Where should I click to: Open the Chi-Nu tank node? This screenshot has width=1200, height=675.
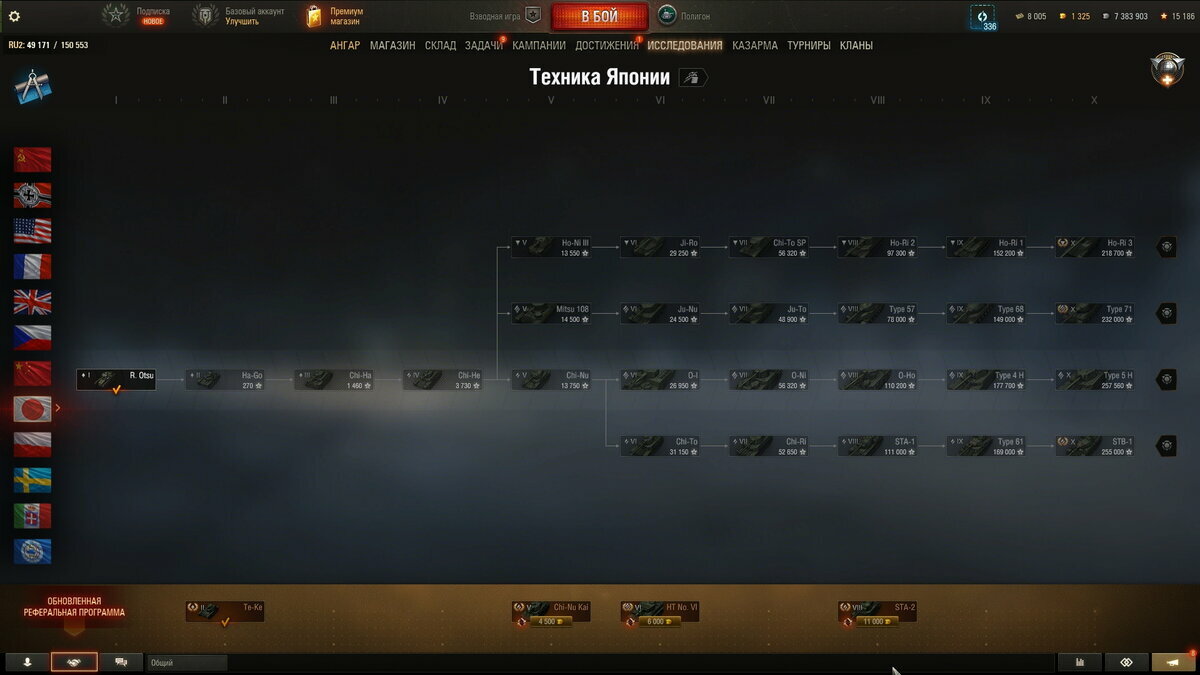click(551, 380)
